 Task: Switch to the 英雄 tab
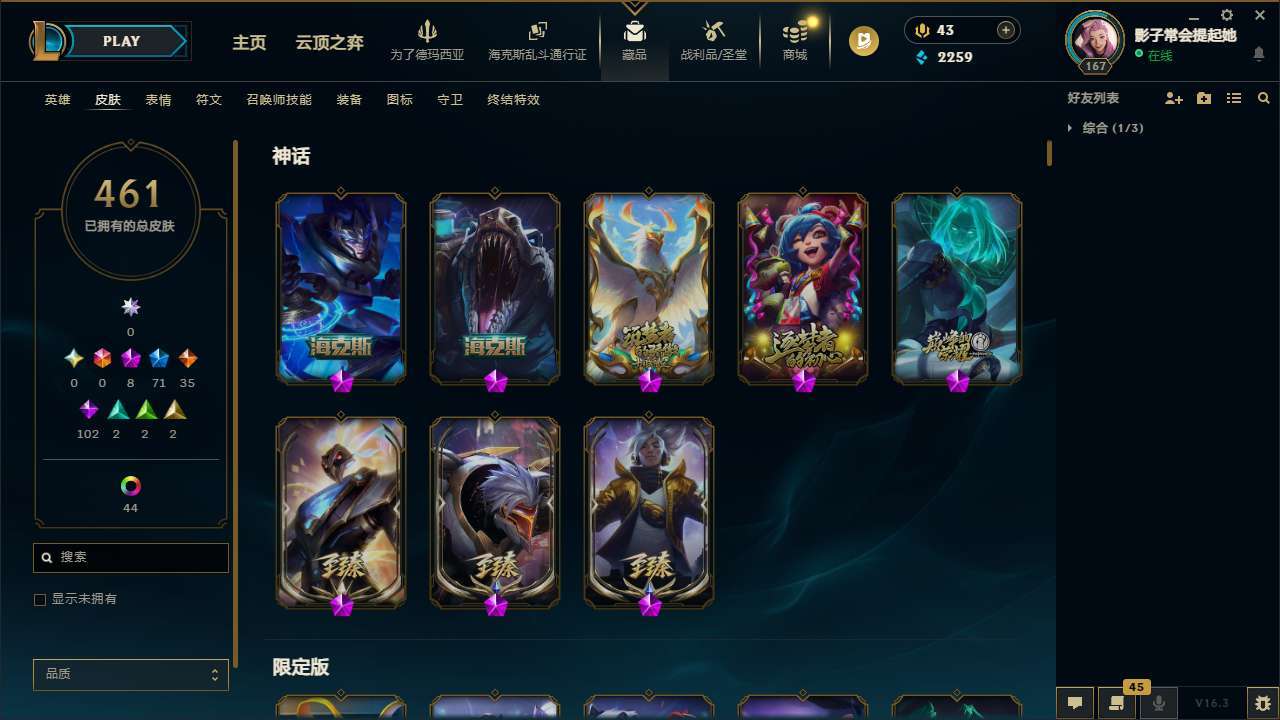coord(57,100)
